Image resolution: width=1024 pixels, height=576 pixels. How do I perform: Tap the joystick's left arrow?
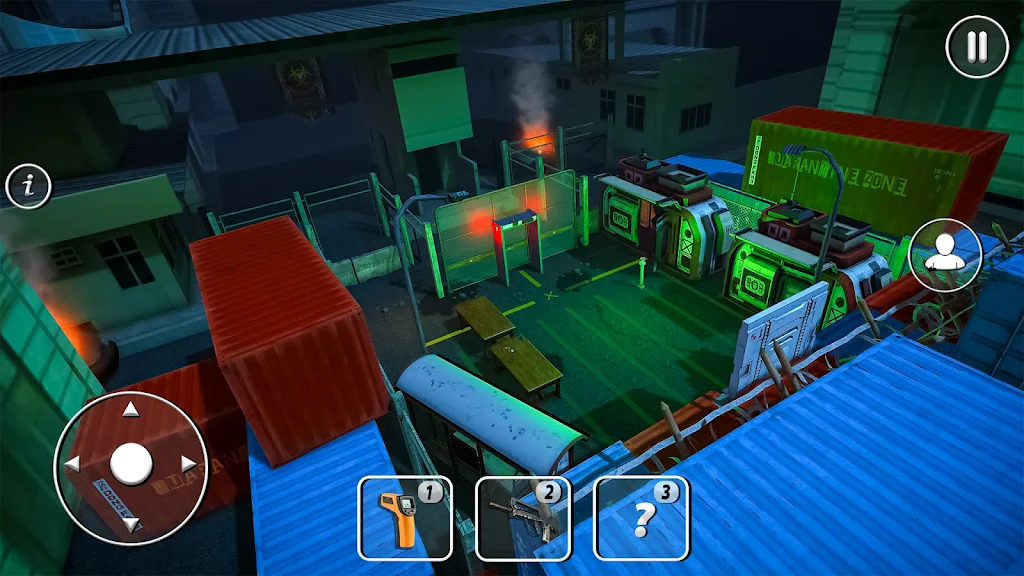(x=73, y=463)
